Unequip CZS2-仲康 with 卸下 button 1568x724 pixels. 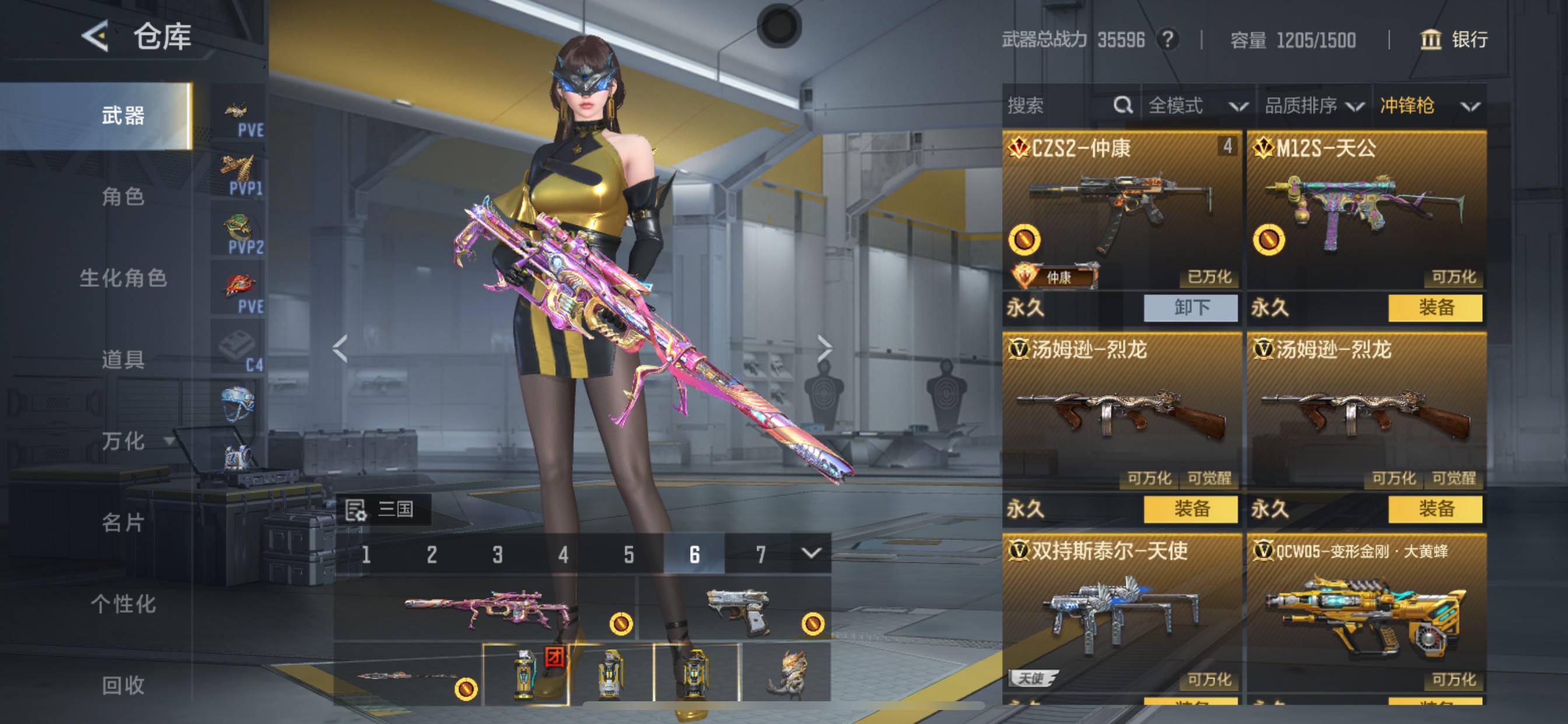click(x=1190, y=308)
